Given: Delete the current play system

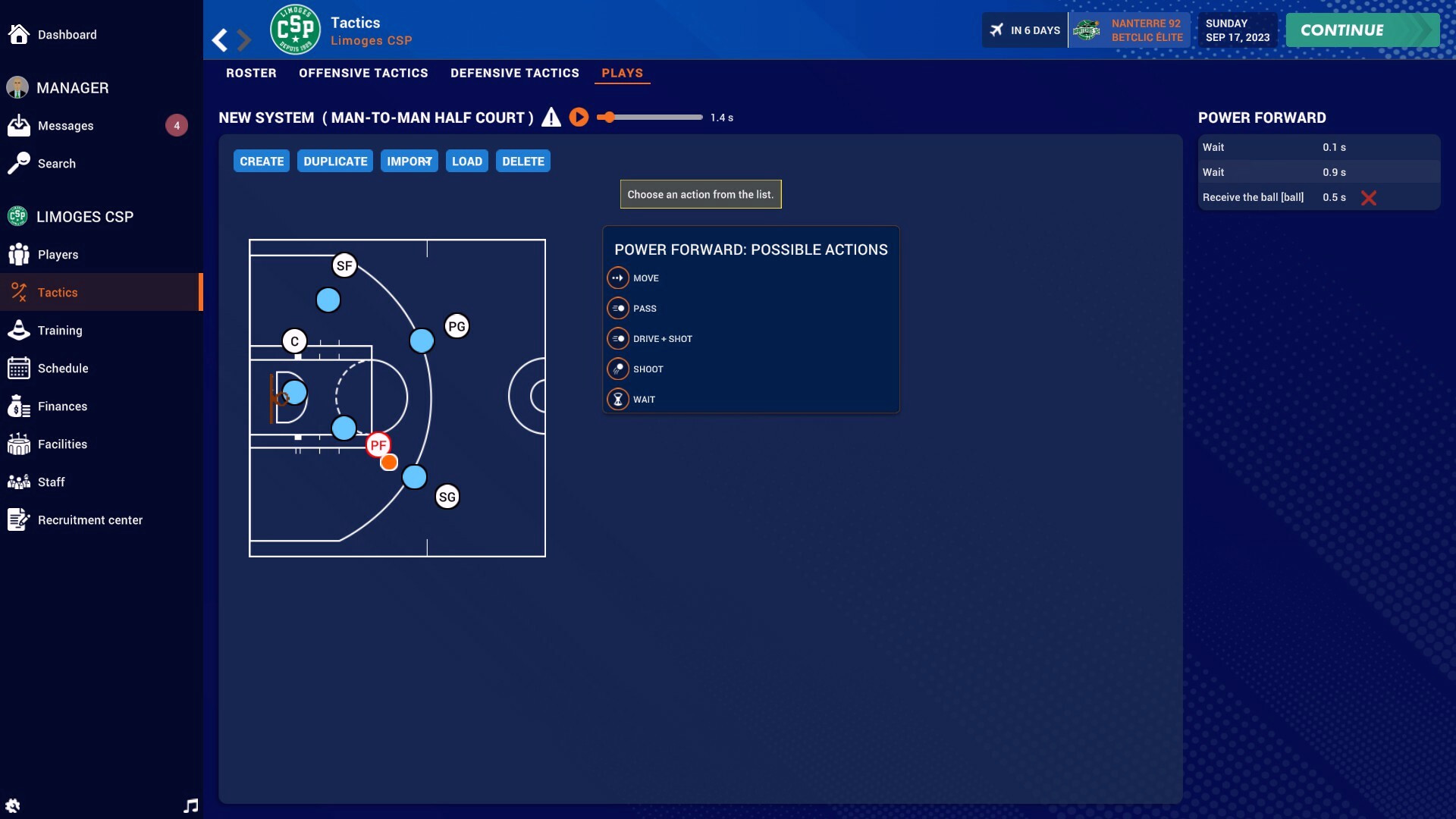Looking at the screenshot, I should 522,162.
